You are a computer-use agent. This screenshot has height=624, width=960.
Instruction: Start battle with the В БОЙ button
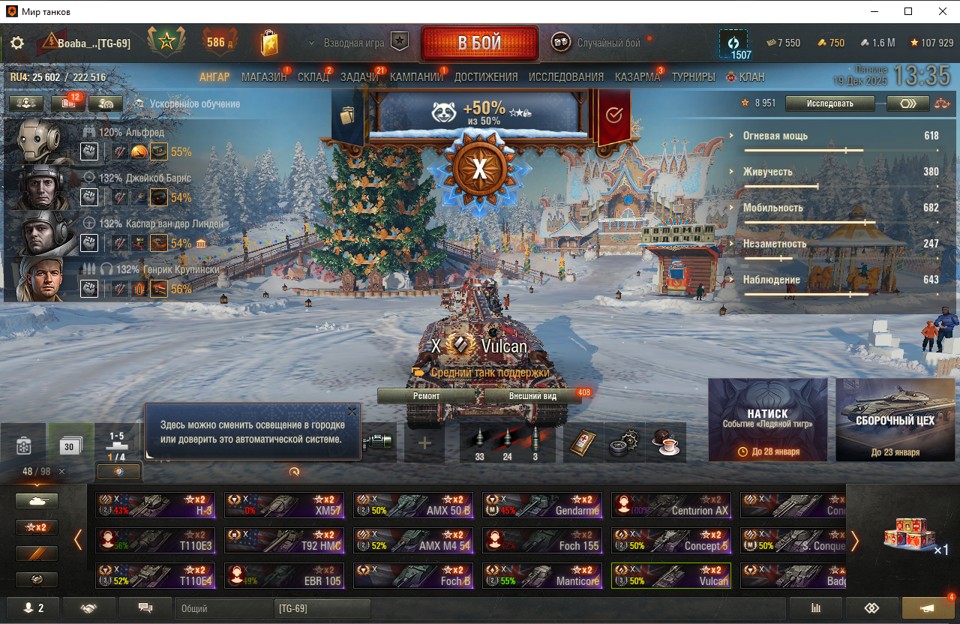[x=479, y=43]
